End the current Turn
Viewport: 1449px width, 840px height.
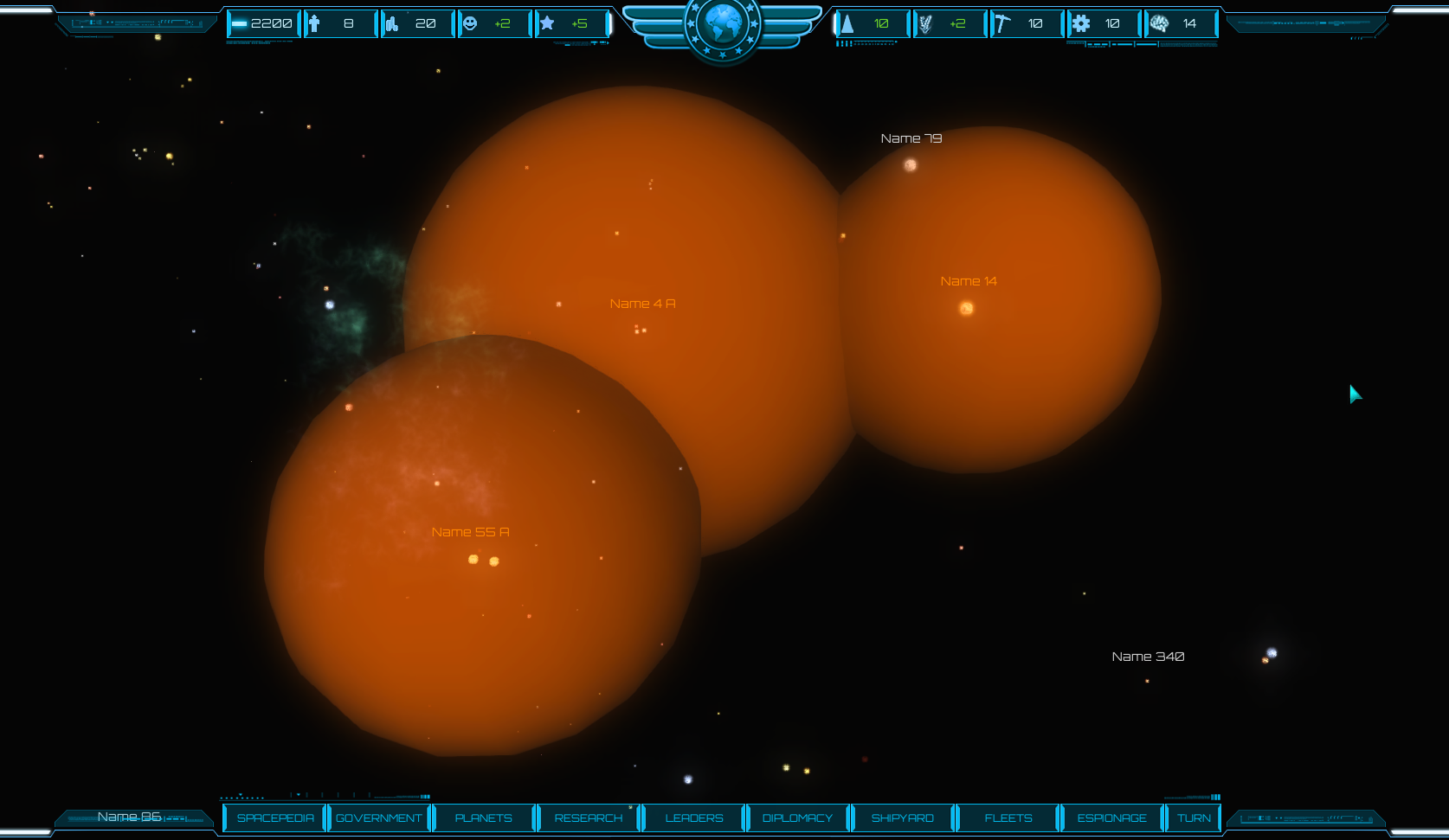click(x=1194, y=818)
